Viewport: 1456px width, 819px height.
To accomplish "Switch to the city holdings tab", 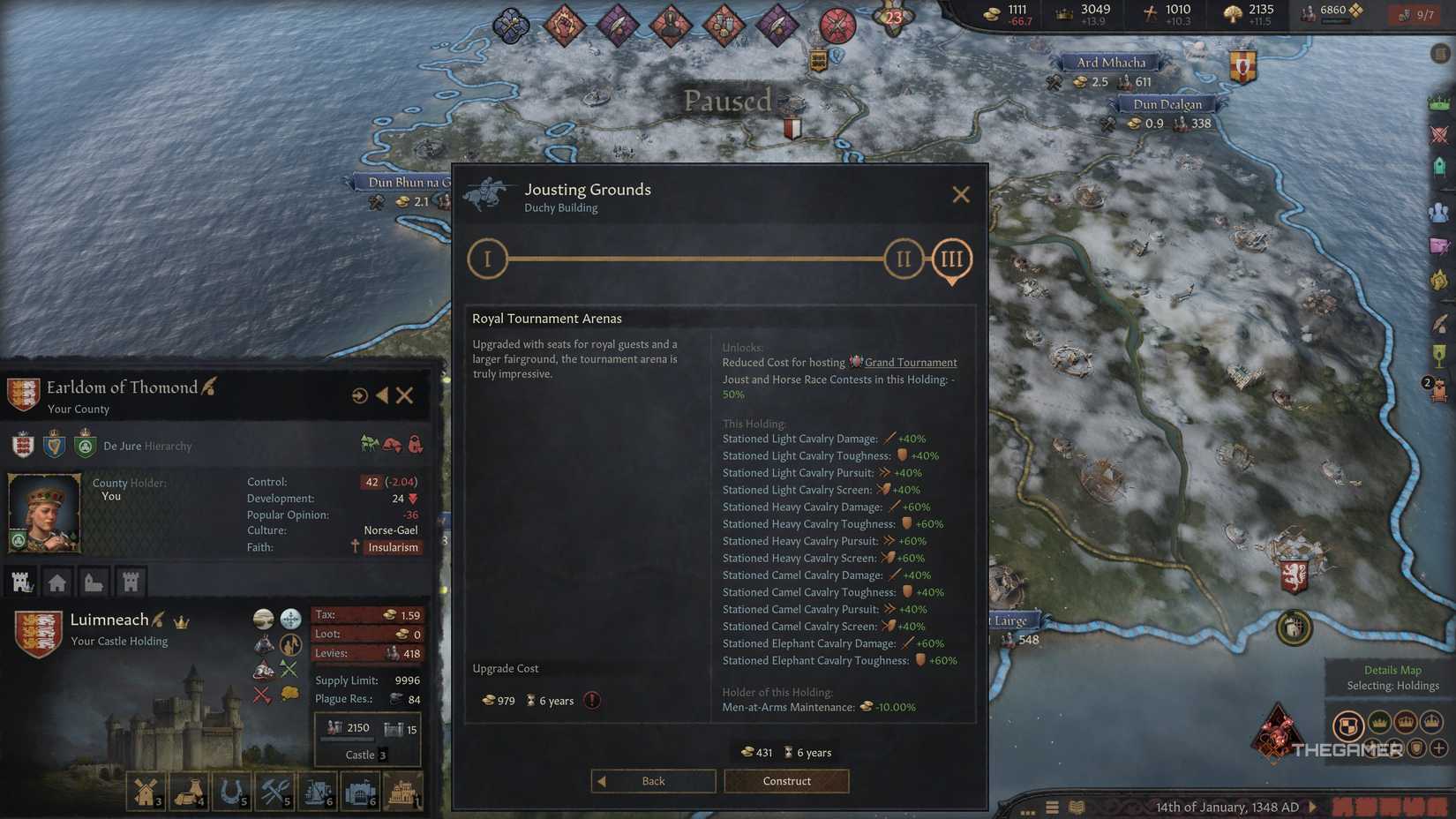I will [57, 581].
